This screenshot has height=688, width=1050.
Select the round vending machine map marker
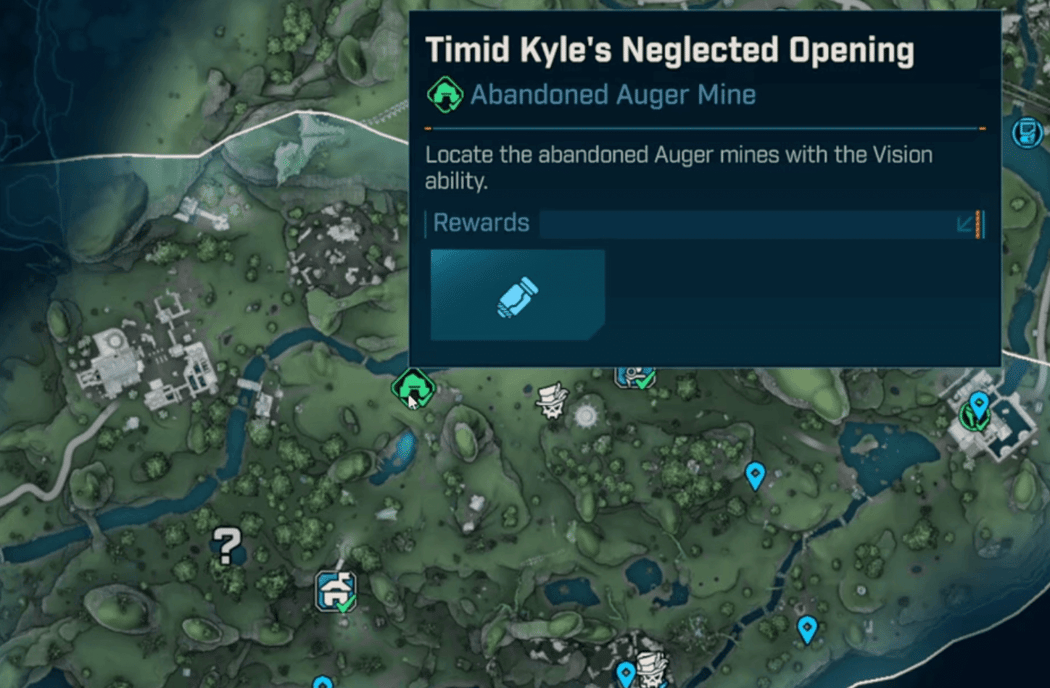tap(1027, 131)
